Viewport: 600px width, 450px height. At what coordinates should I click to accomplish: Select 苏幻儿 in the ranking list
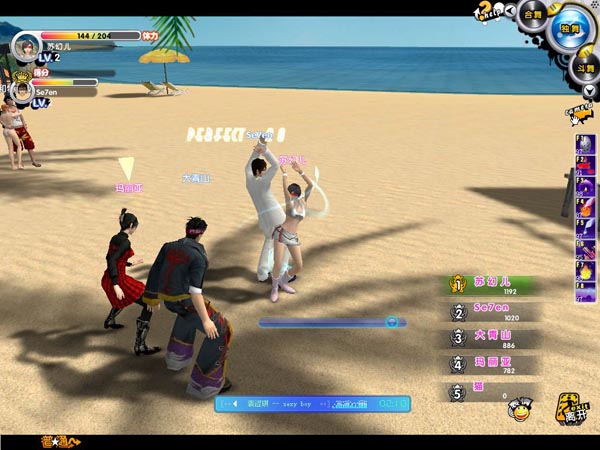click(x=492, y=285)
